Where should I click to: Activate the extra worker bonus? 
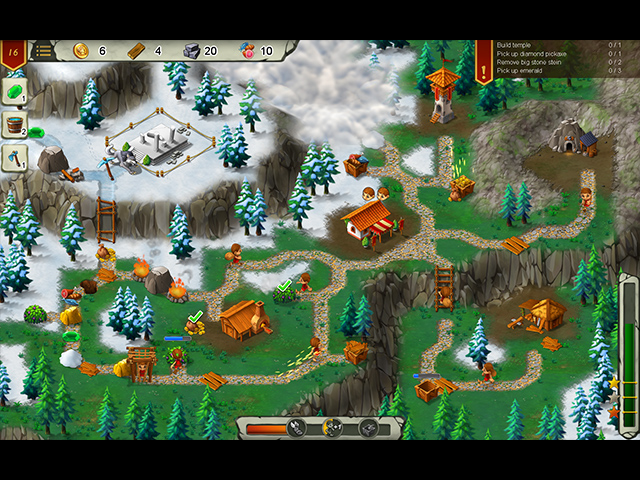[x=333, y=428]
